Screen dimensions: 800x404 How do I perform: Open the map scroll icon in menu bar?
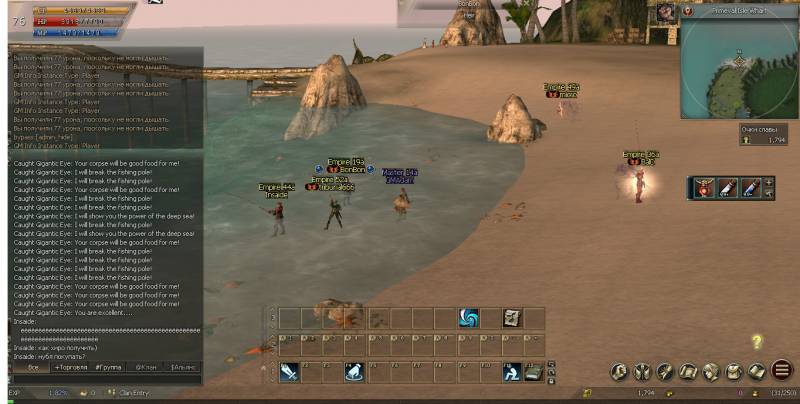688,371
